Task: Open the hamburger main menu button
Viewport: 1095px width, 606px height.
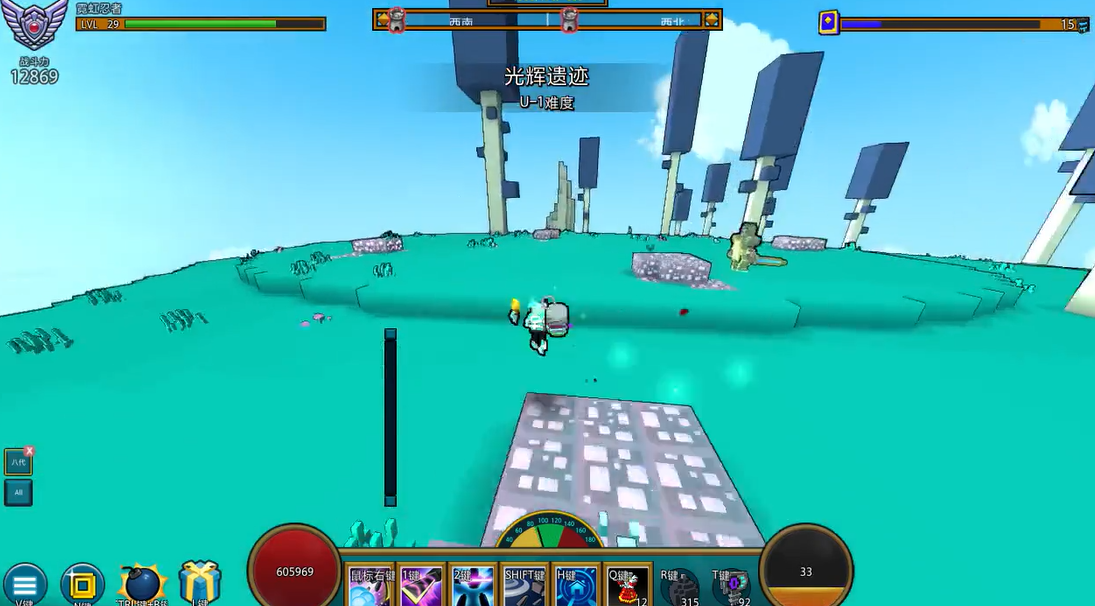Action: tap(24, 585)
